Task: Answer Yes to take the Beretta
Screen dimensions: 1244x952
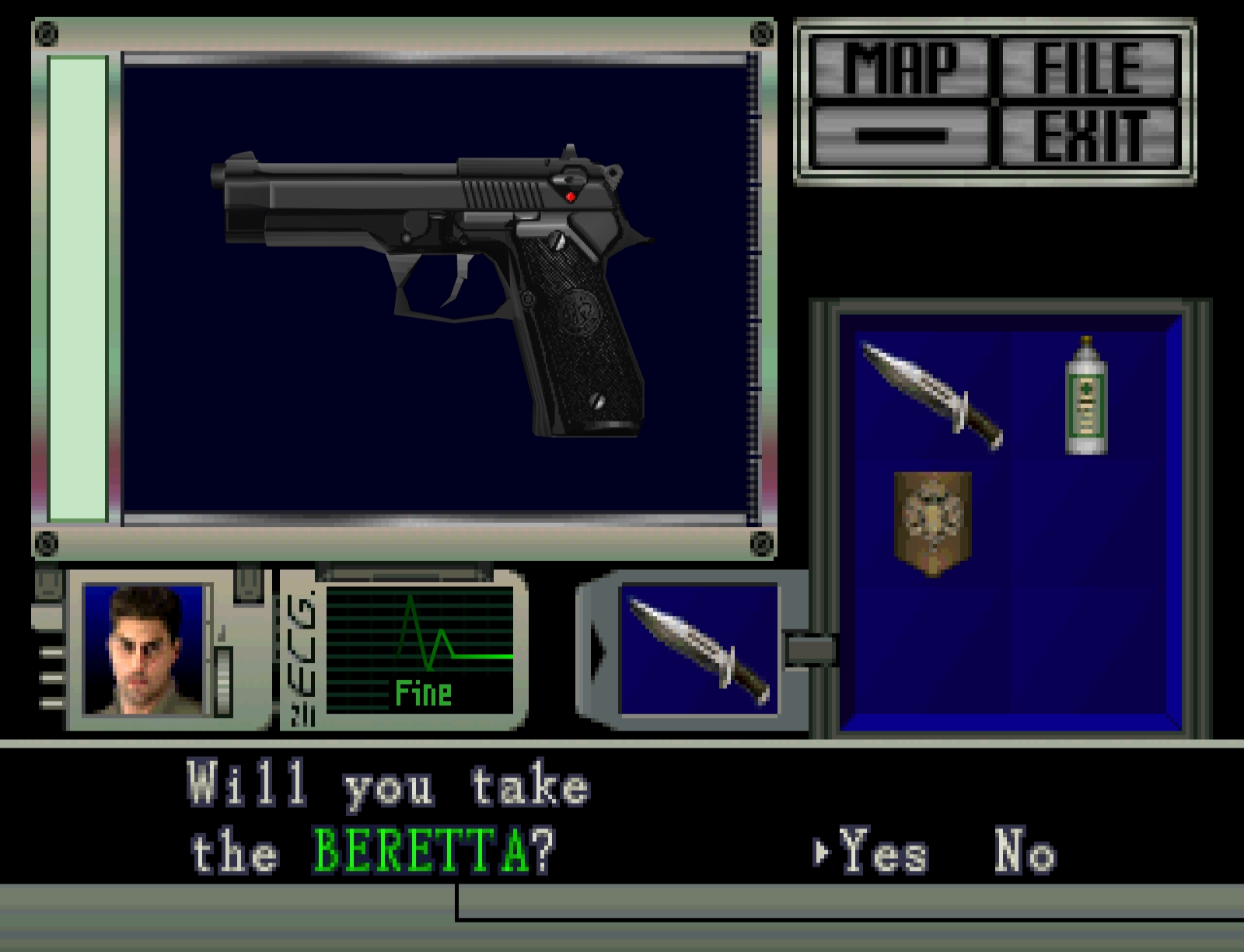Action: coord(884,853)
